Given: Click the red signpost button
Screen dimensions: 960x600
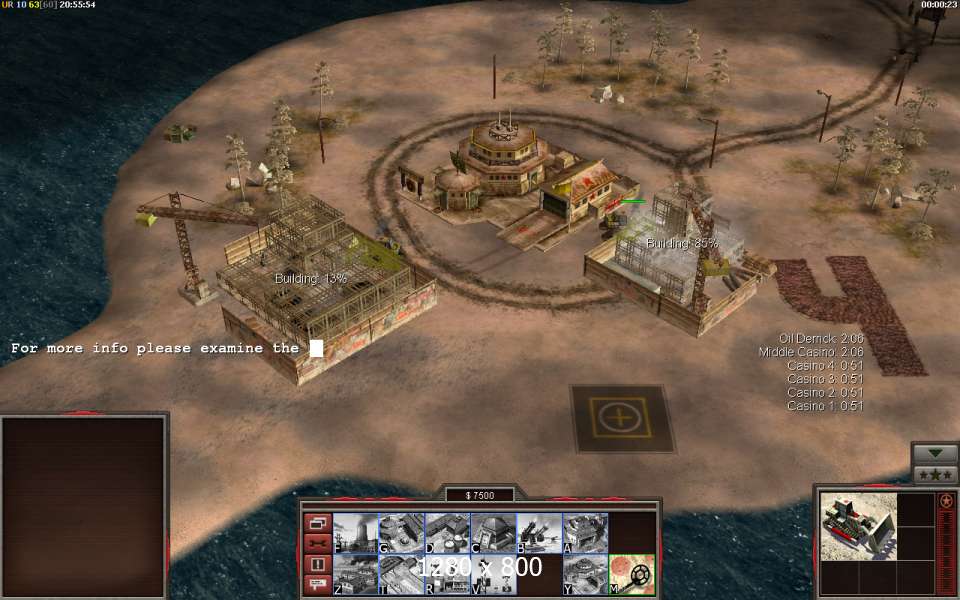Looking at the screenshot, I should pyautogui.click(x=317, y=584).
